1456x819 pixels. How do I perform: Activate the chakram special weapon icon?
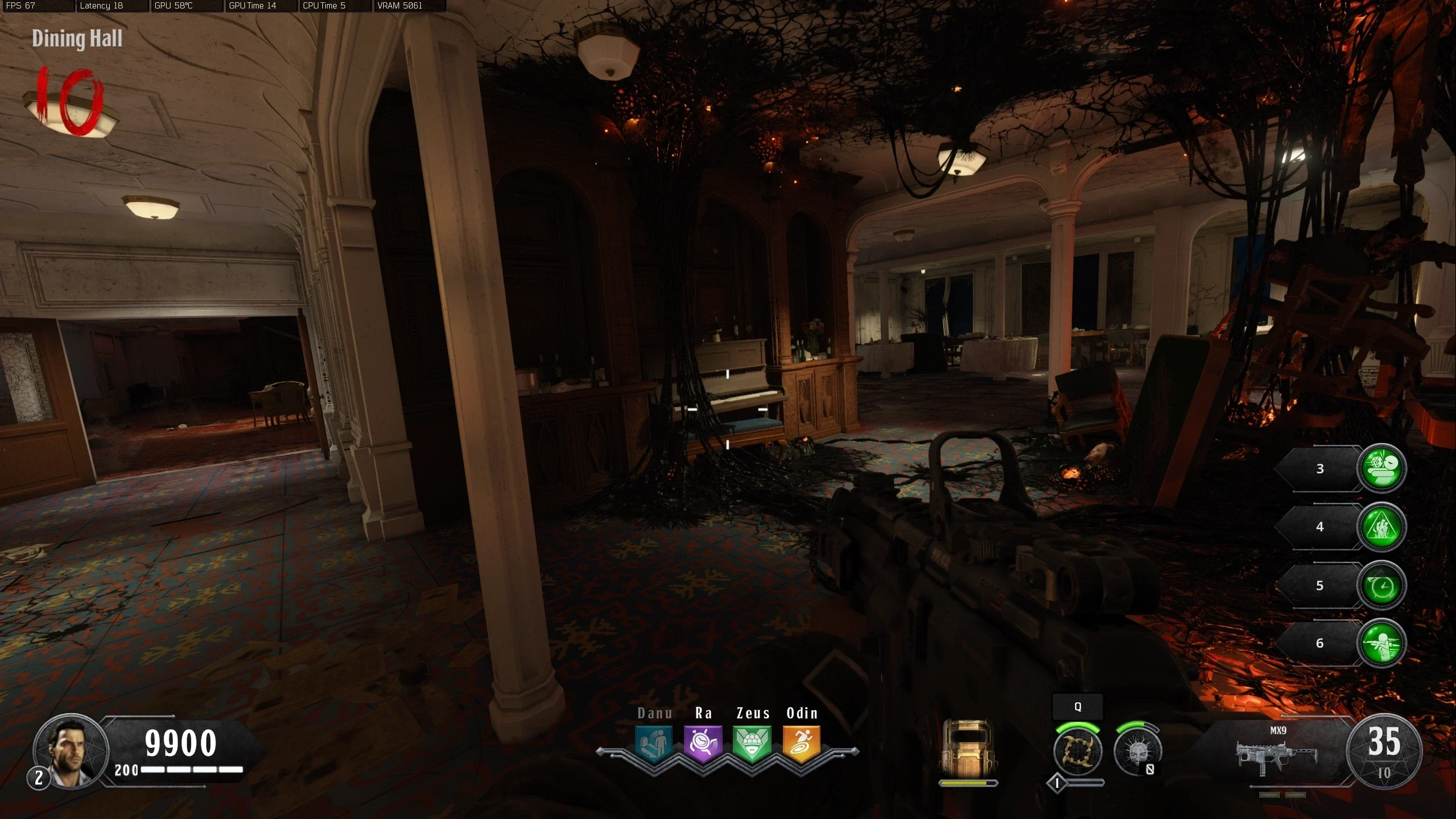pos(1077,751)
